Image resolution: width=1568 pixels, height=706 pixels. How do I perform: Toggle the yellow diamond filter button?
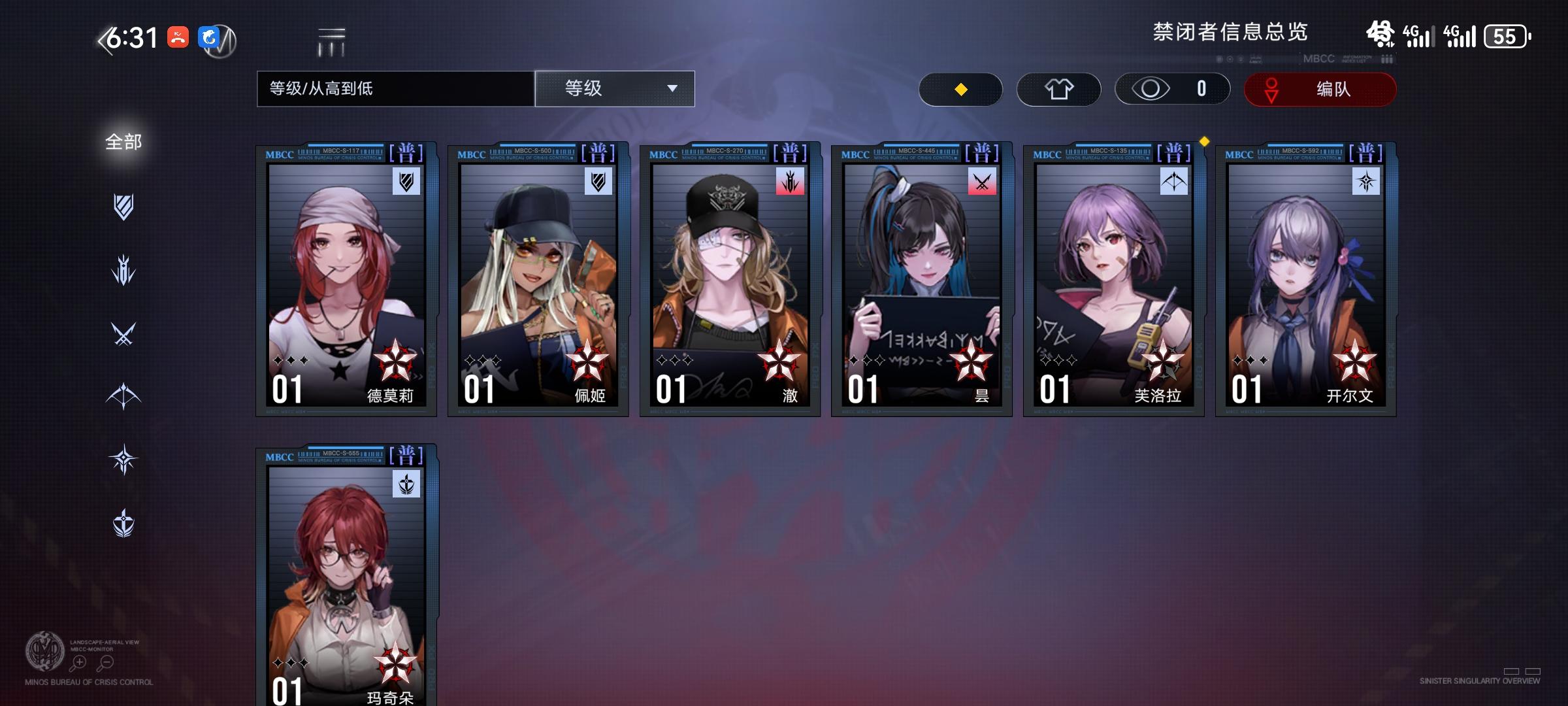(960, 89)
